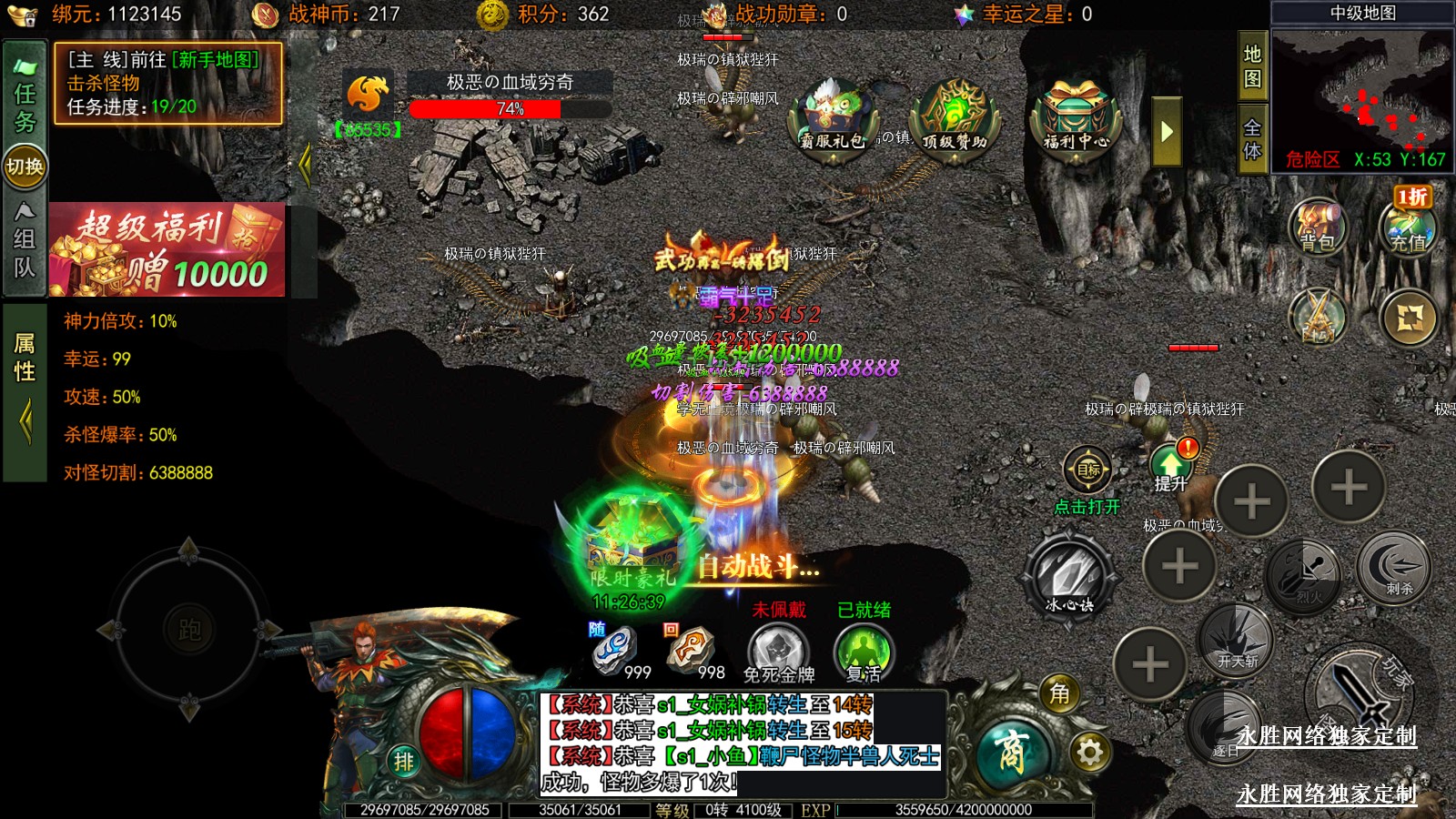This screenshot has width=1456, height=819.
Task: Click the 切换 switch button
Action: pyautogui.click(x=25, y=167)
